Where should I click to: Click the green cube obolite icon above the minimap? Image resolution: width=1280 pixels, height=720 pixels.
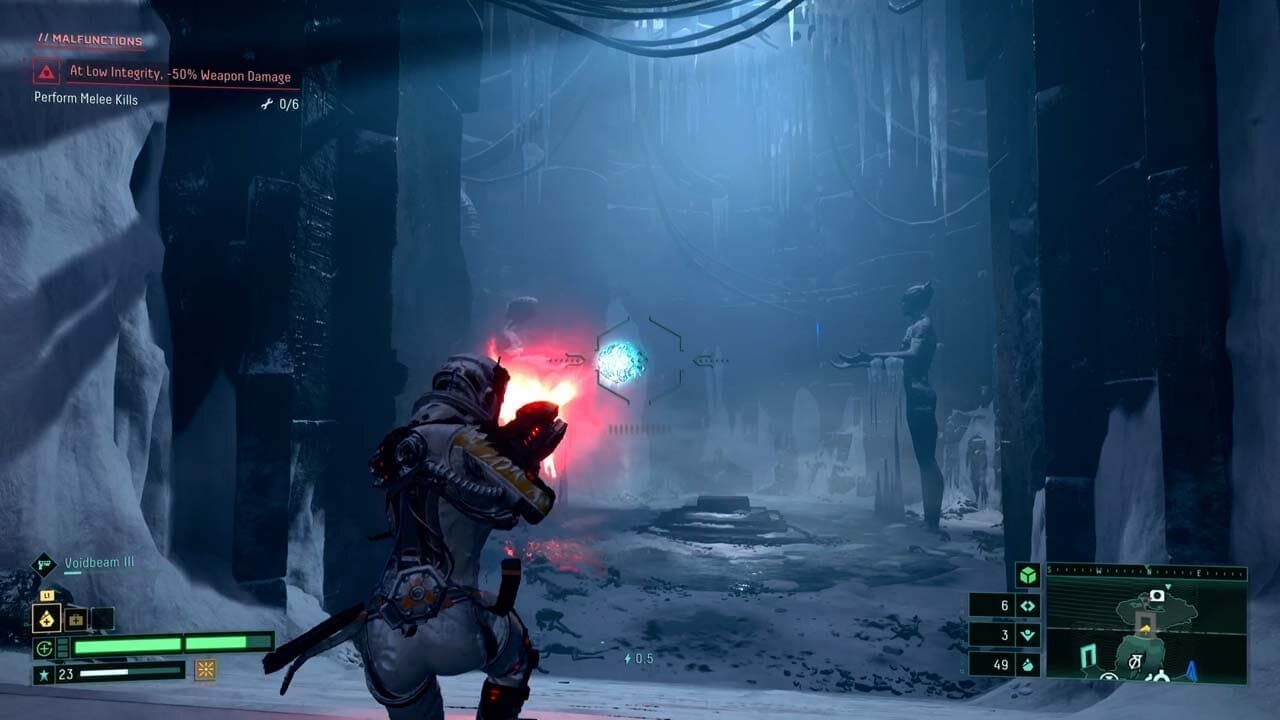1027,574
